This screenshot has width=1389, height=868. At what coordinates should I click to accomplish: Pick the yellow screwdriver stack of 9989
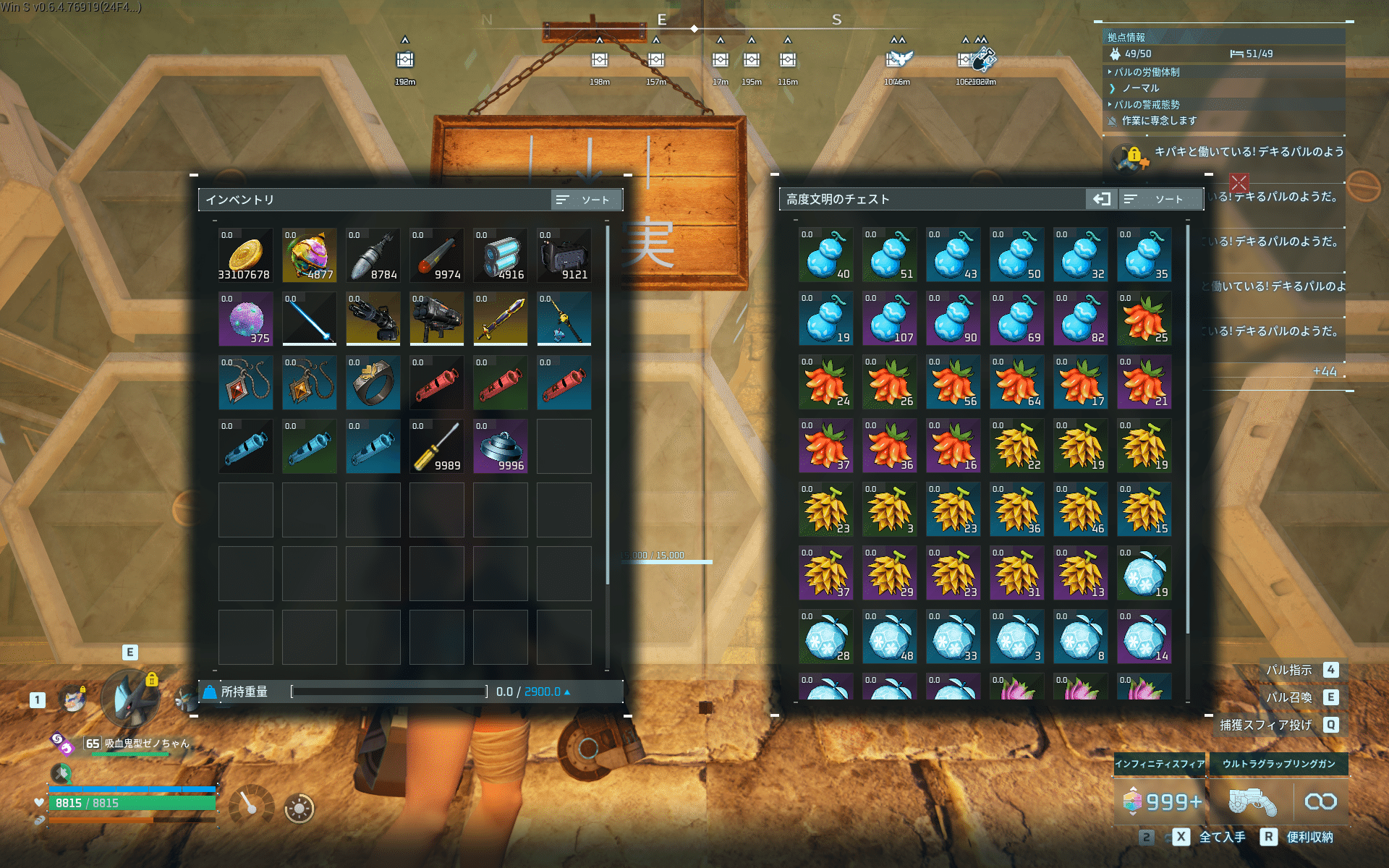436,446
